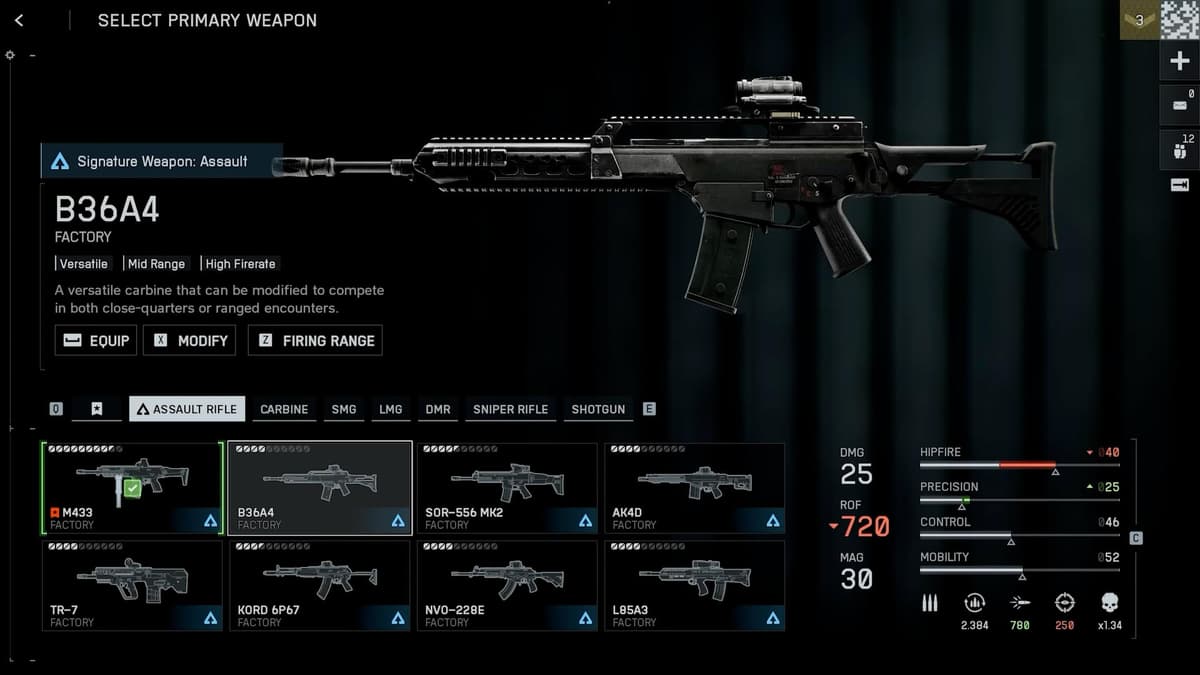Select the Sniper Rifle tab
The height and width of the screenshot is (675, 1200).
coord(510,409)
